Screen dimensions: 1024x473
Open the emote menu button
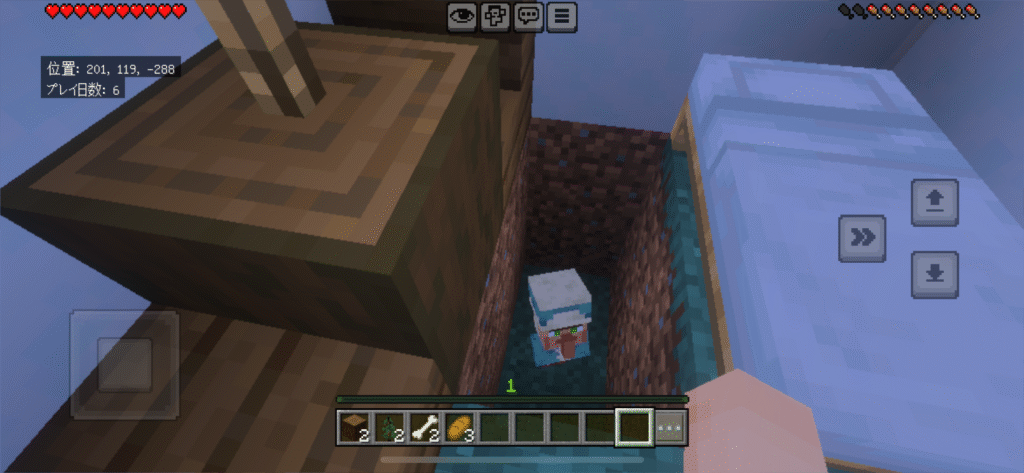495,15
